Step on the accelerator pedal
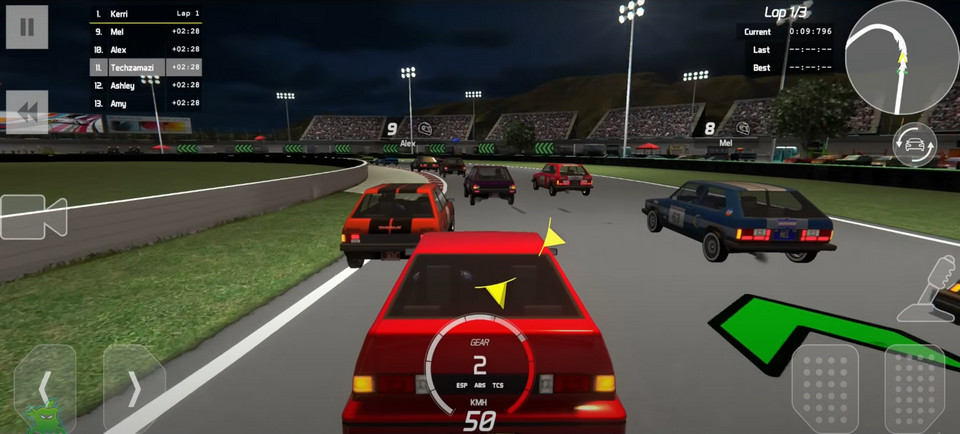Screen dimensions: 960x434 click(914, 389)
